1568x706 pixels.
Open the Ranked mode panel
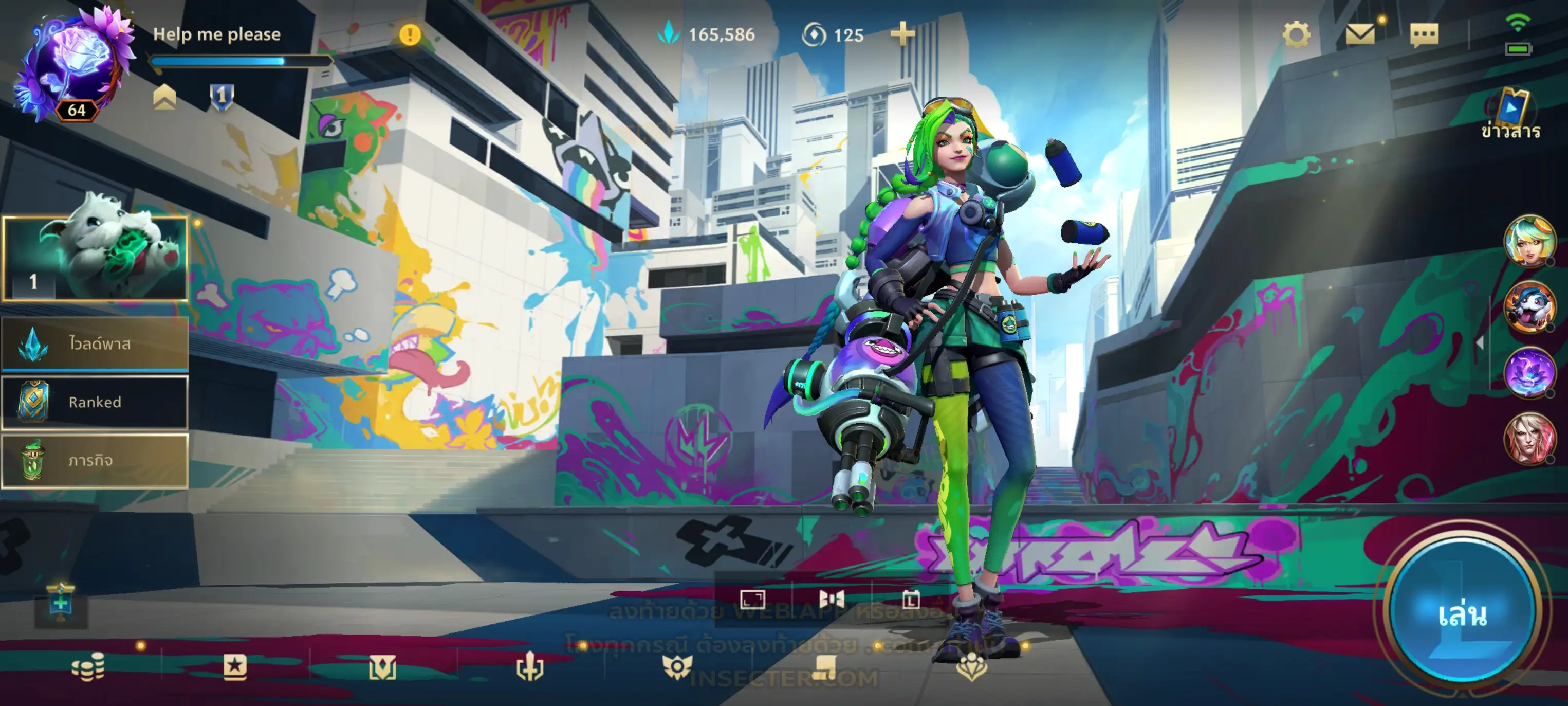[95, 402]
